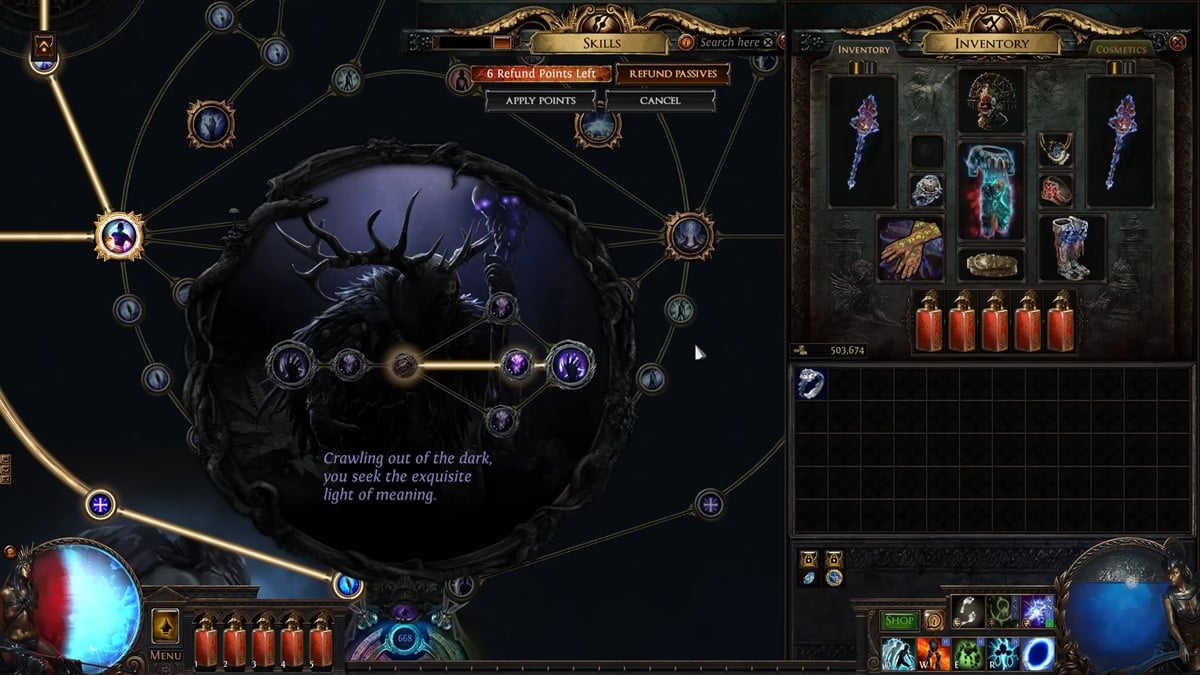The width and height of the screenshot is (1200, 675).
Task: Select the purple lightning burst skill icon
Action: click(1037, 611)
